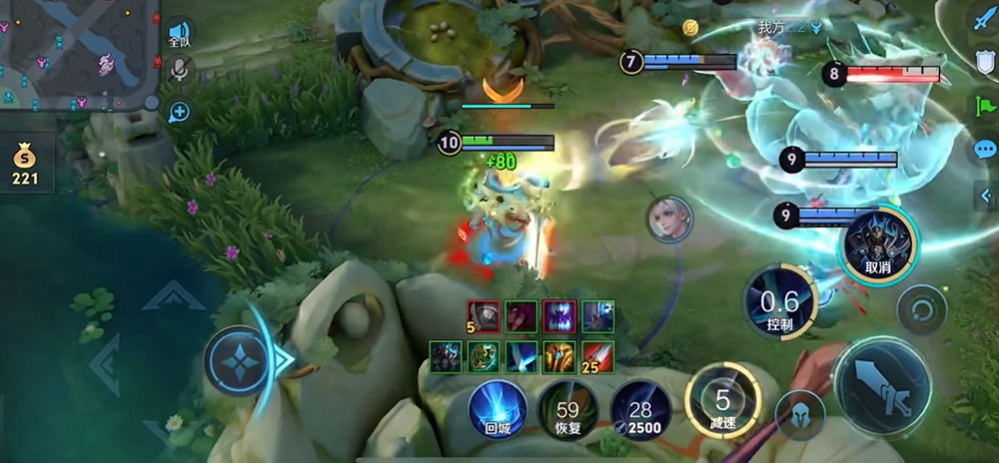Toggle the 全队 team voice speaker
Screen dimensions: 999x463
coord(179,34)
